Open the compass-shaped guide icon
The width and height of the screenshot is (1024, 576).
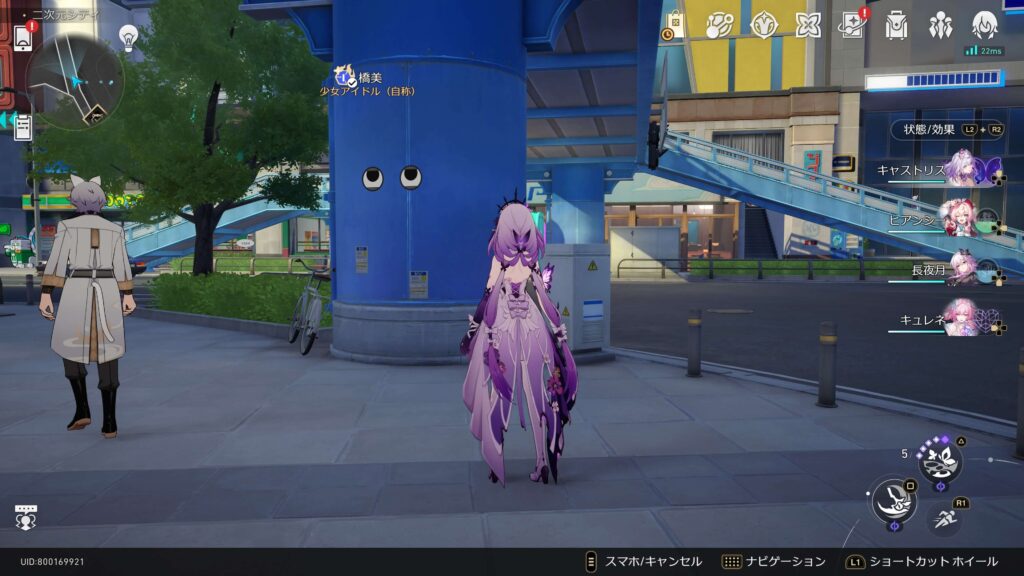pos(765,26)
